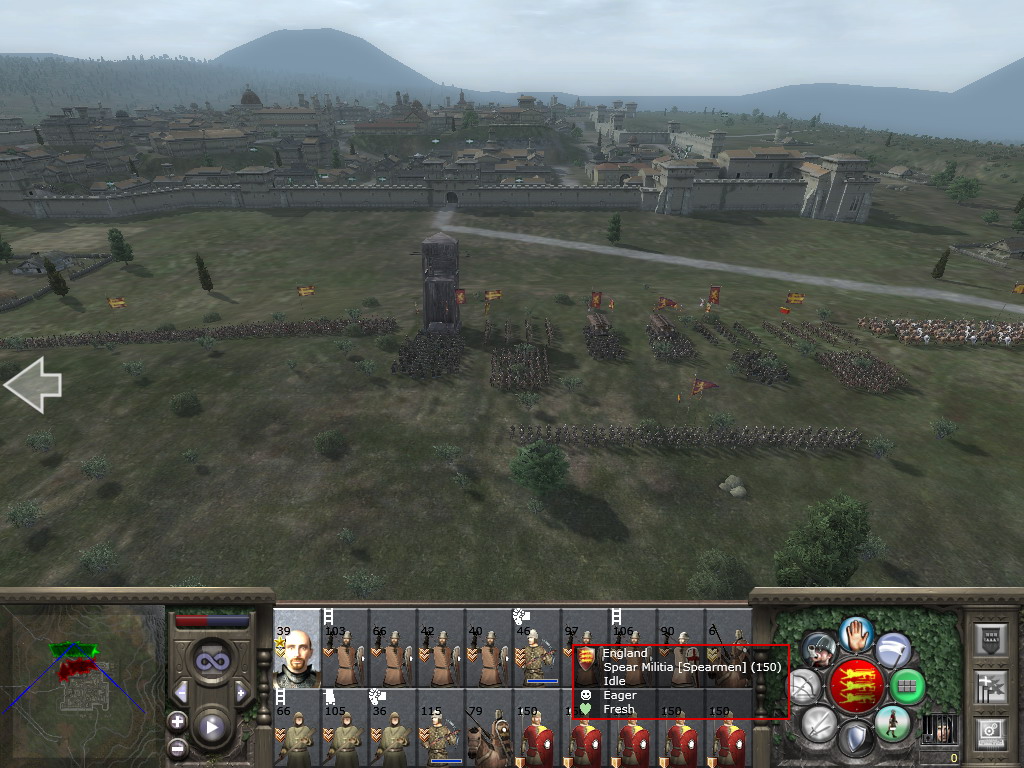This screenshot has height=768, width=1024.
Task: Open group formations with the green grid button
Action: 906,686
